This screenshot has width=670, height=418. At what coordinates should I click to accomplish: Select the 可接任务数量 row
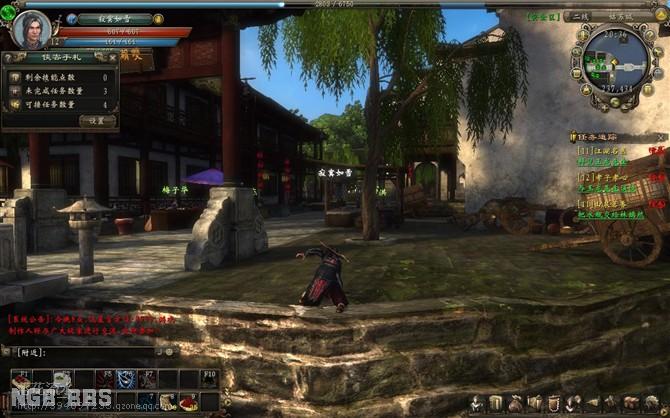(x=58, y=104)
